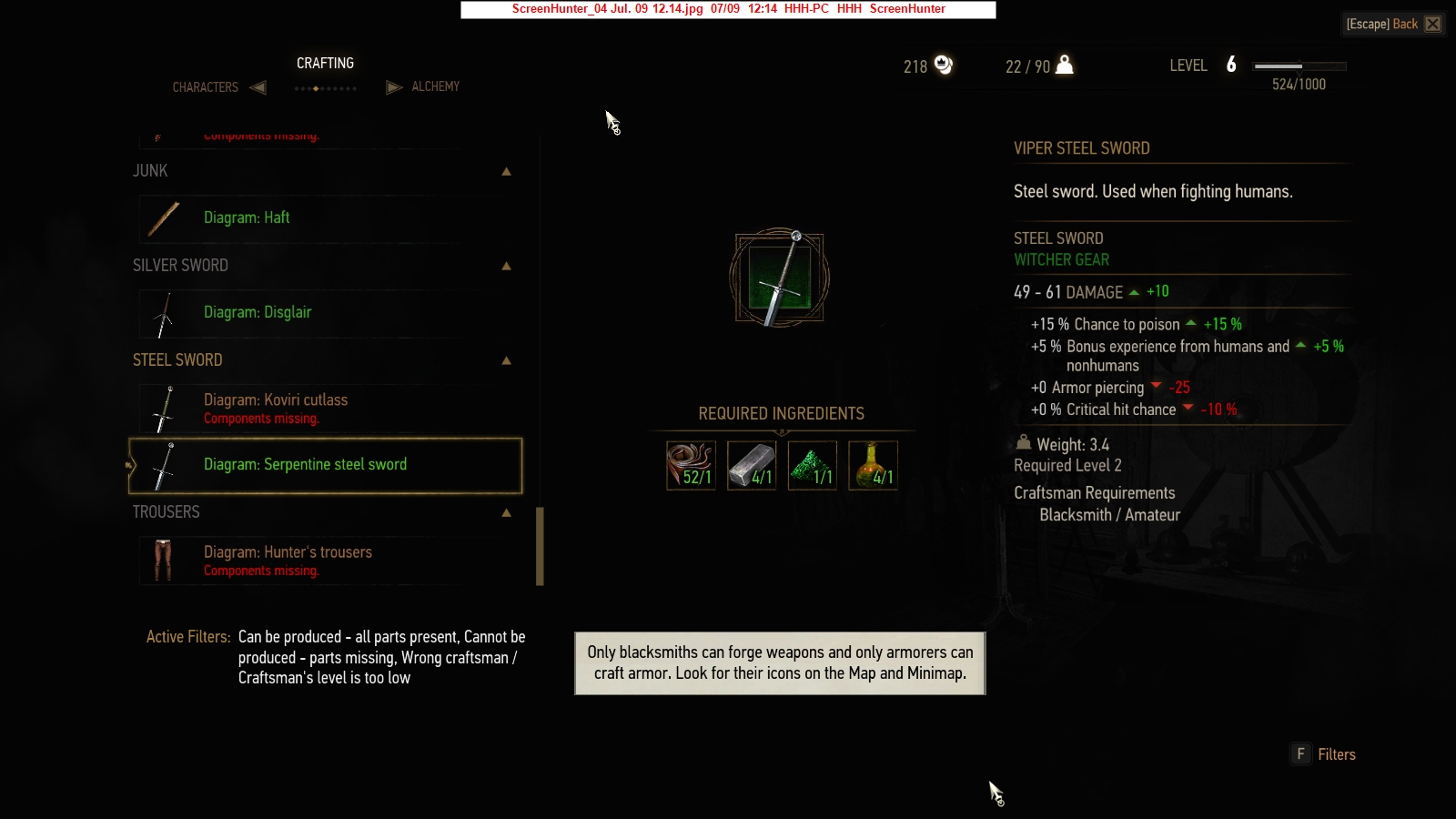1456x819 pixels.
Task: Click the crown currency icon next to 218
Action: click(943, 66)
